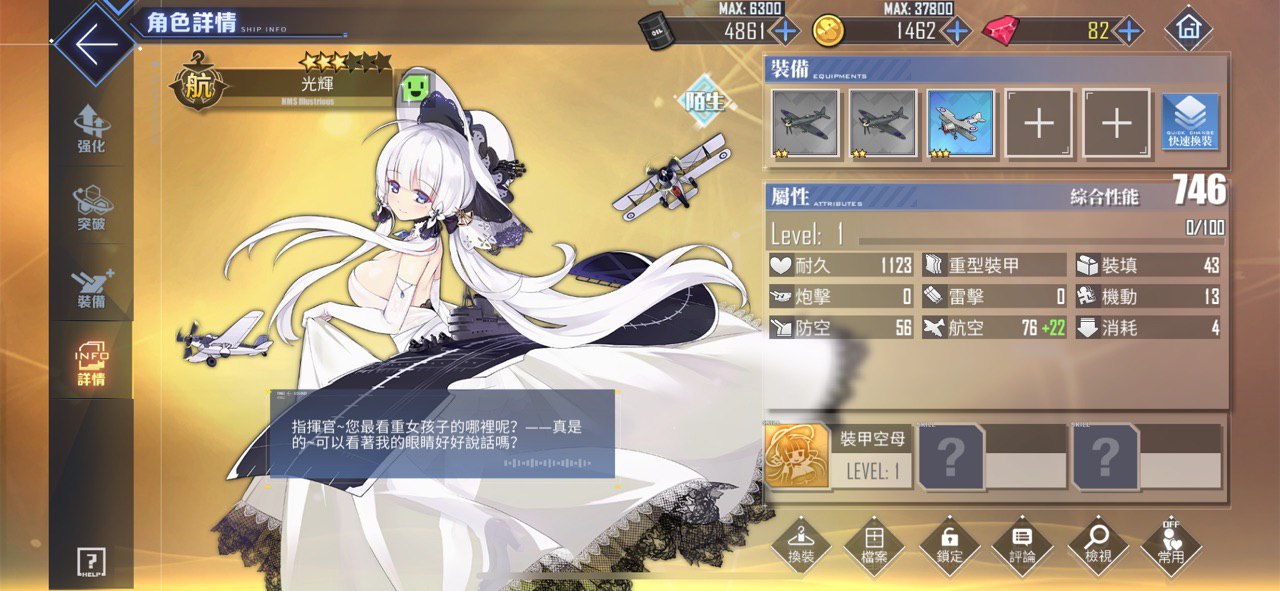
Task: Toggle 常用 favorite setting
Action: 1171,547
